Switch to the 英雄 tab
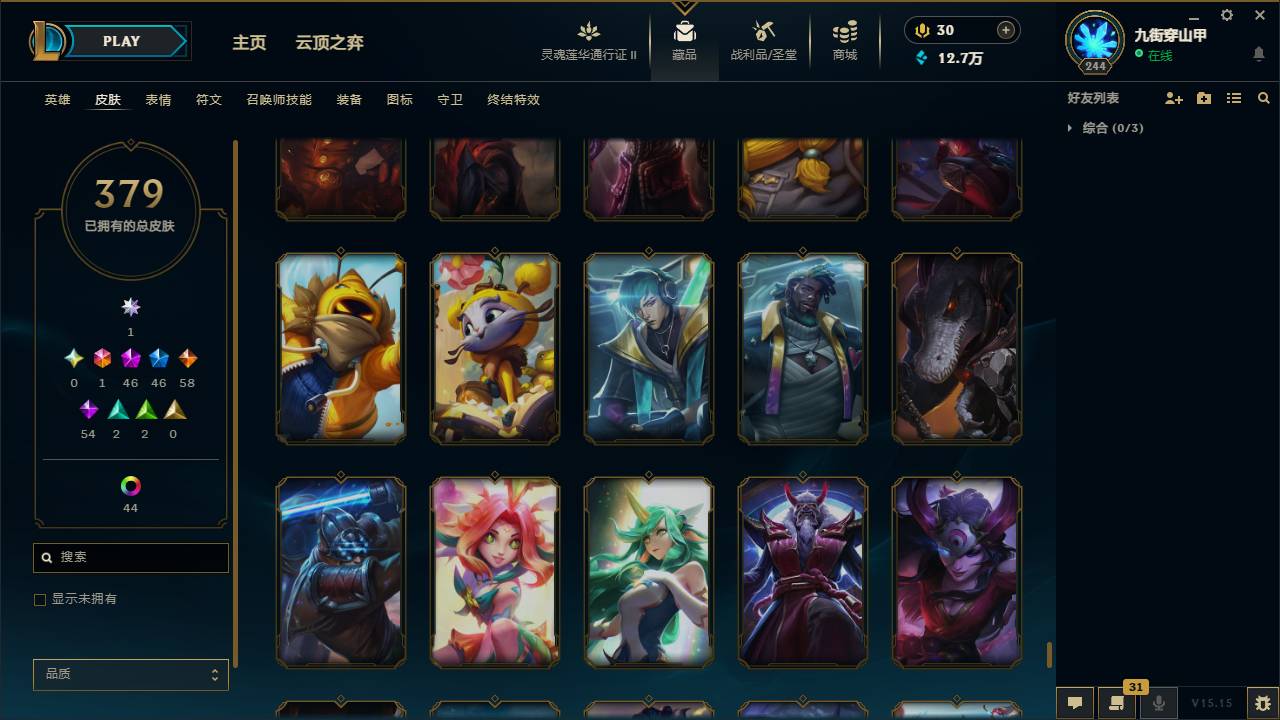This screenshot has width=1280, height=720. [x=56, y=100]
